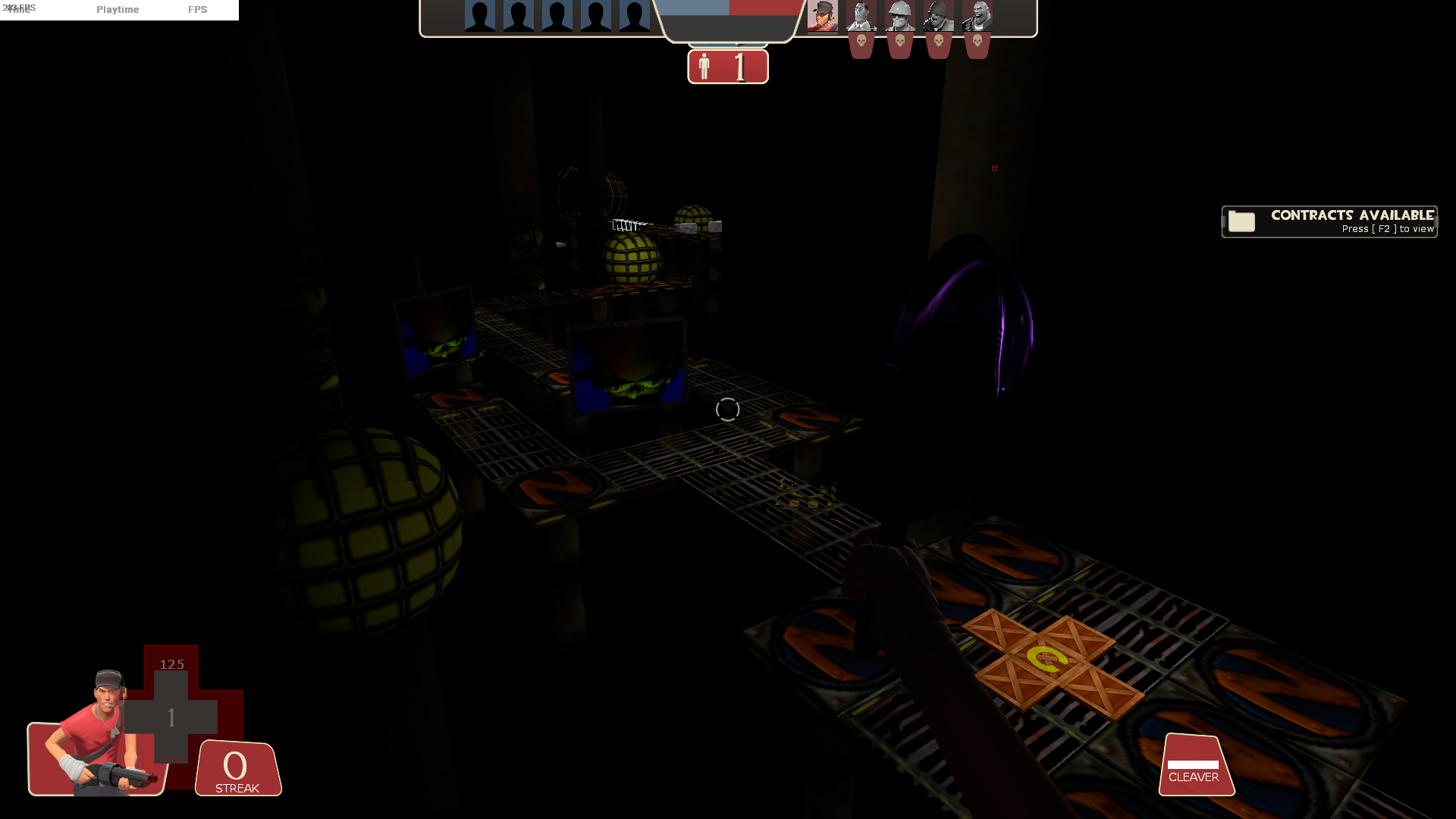This screenshot has height=819, width=1456.
Task: Select the Scout avatar on the RED team panel
Action: pos(824,17)
